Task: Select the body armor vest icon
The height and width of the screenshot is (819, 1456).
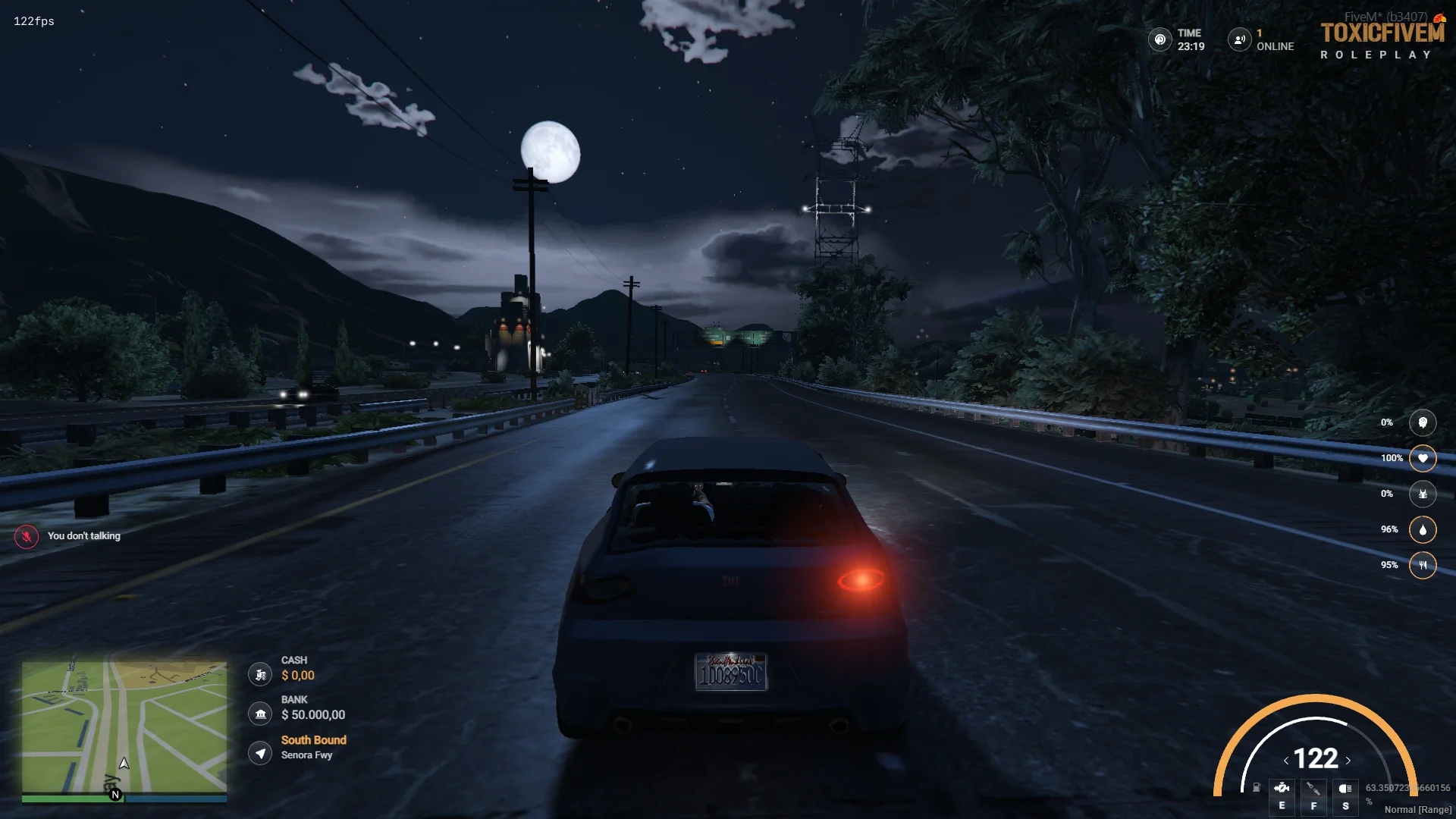Action: click(1423, 494)
